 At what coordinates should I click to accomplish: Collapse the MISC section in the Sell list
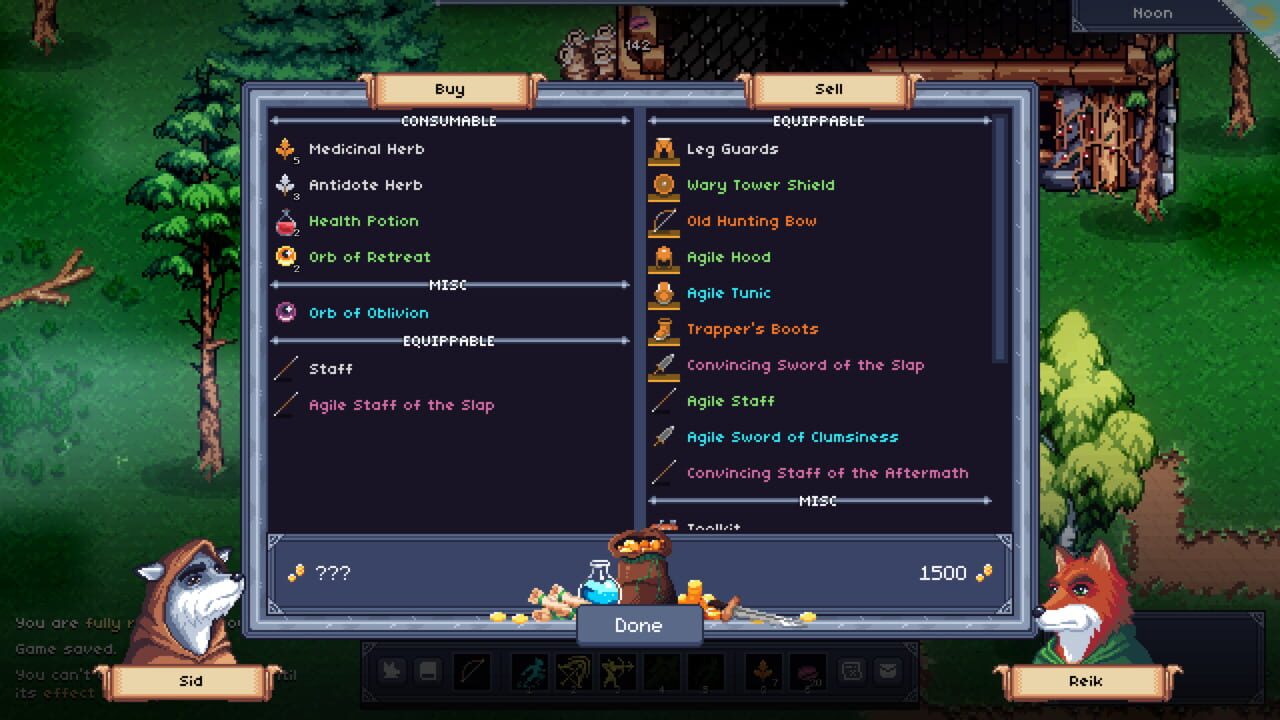pyautogui.click(x=818, y=501)
